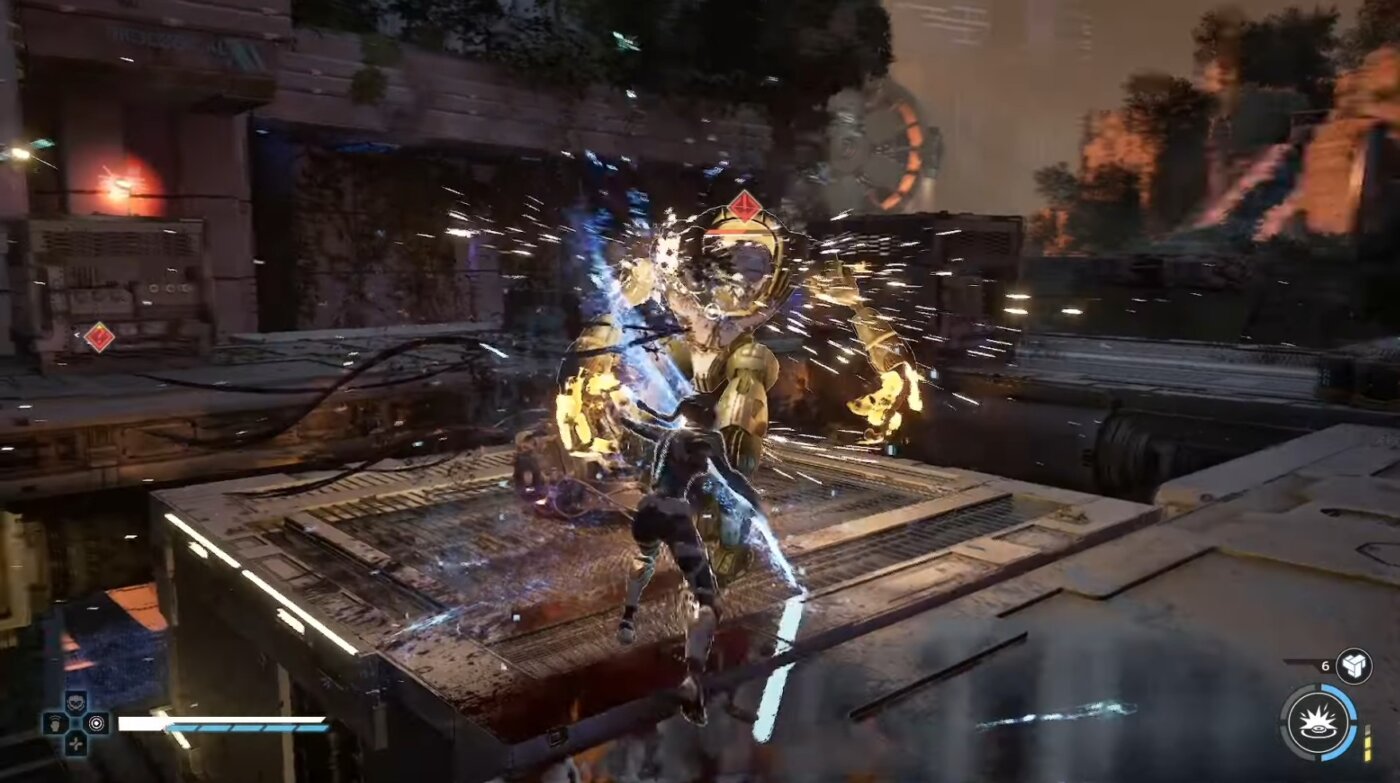Switch to the crossed blades icon on the d-pad
Image resolution: width=1400 pixels, height=783 pixels.
75,743
